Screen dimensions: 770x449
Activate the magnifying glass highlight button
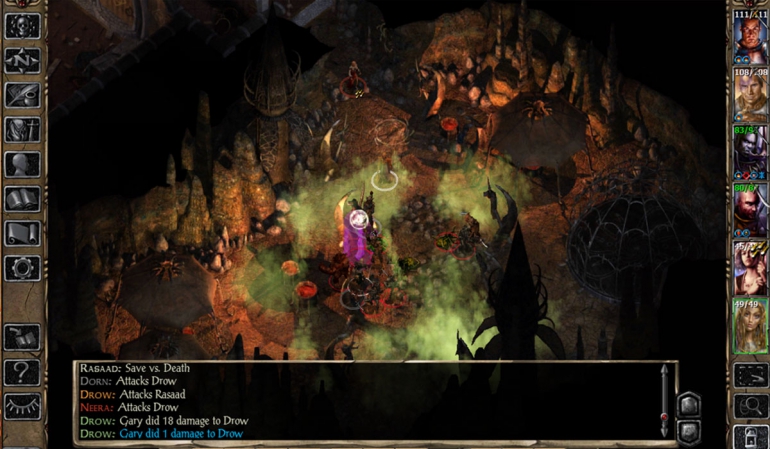pyautogui.click(x=750, y=406)
